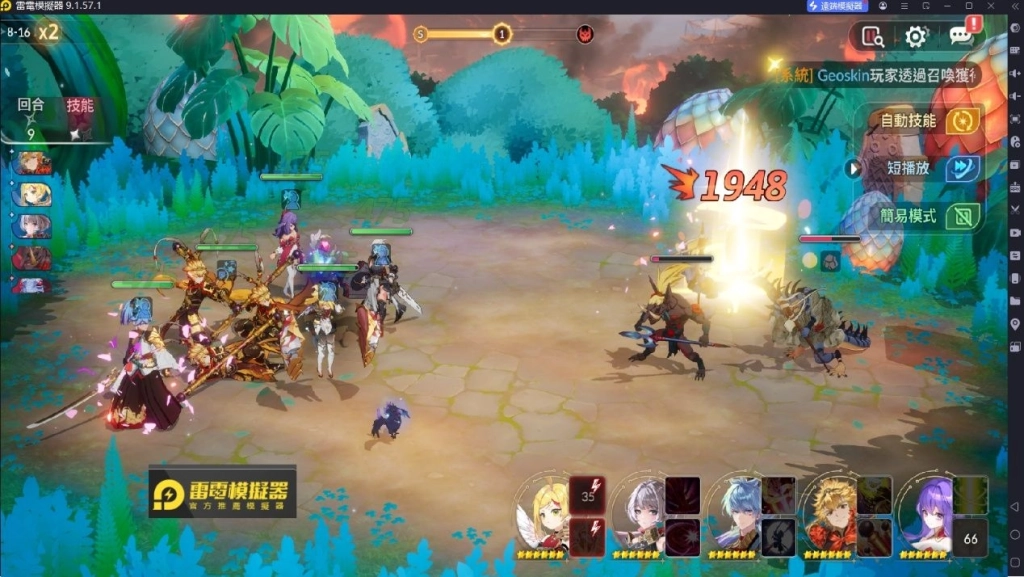Open the chat bubble with alert

coord(962,36)
